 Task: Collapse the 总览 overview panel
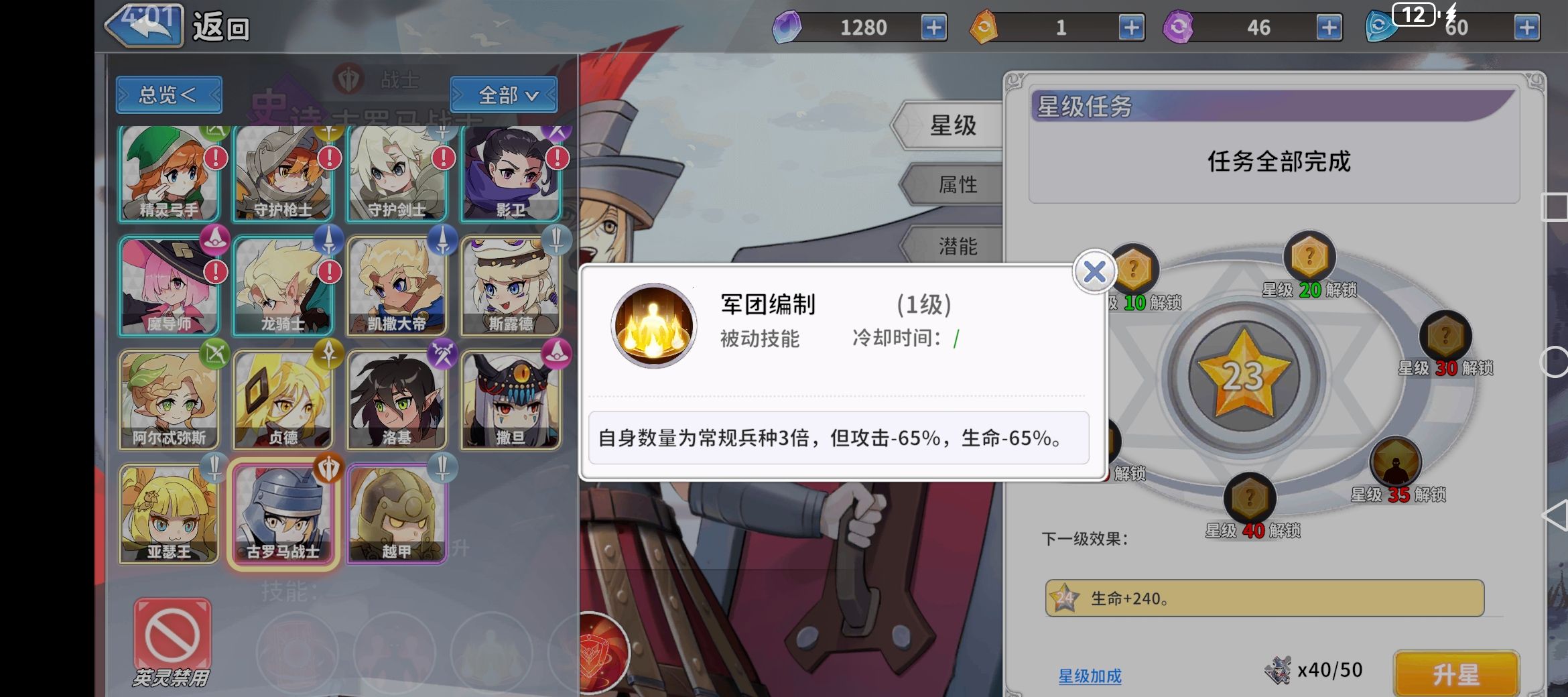(168, 94)
